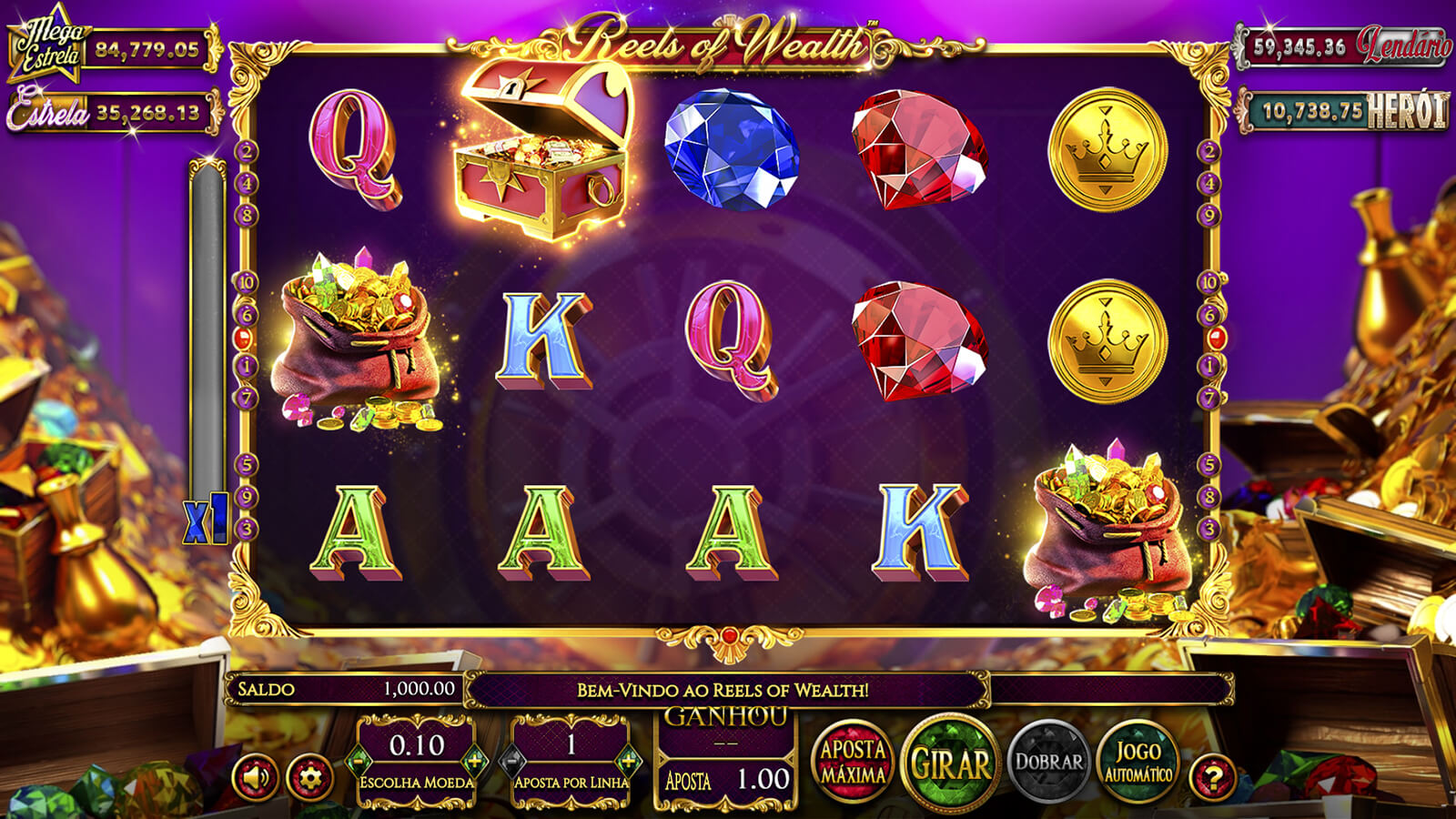The image size is (1456, 819).
Task: Place the maximum bet with Aposta Máxima
Action: pos(853,763)
